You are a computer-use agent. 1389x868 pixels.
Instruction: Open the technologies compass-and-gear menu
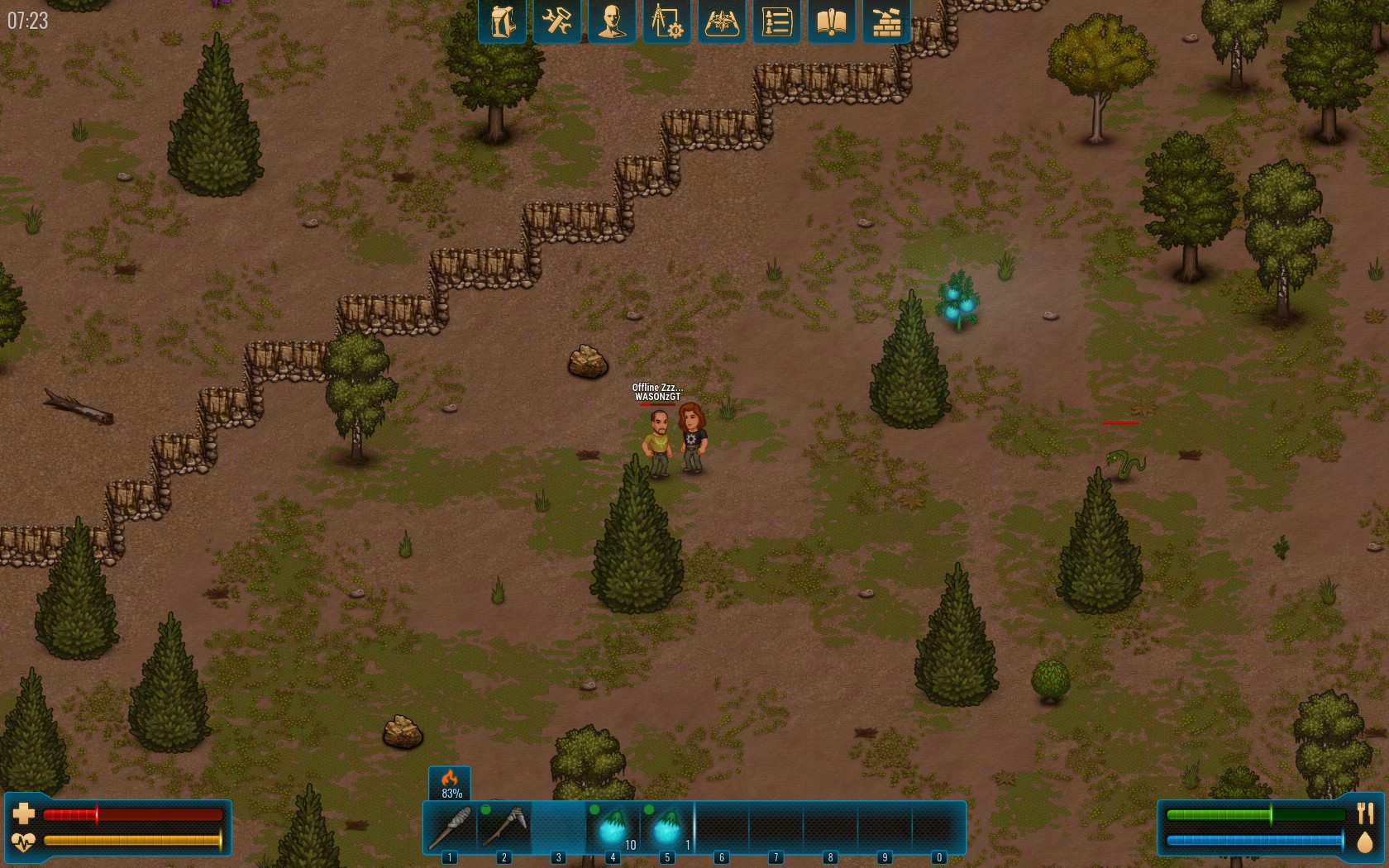(666, 21)
